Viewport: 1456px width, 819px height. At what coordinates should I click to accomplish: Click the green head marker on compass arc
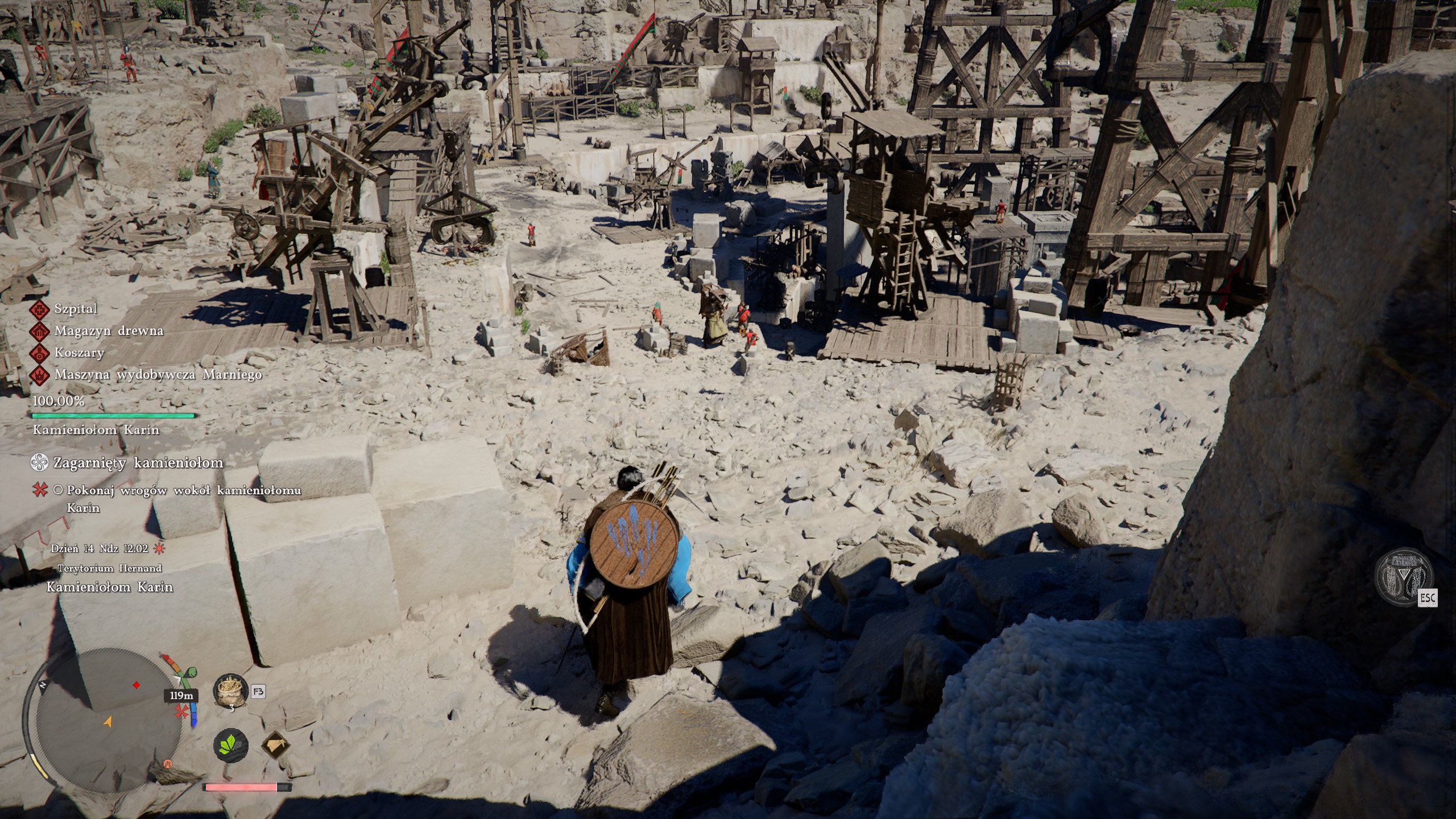click(191, 673)
